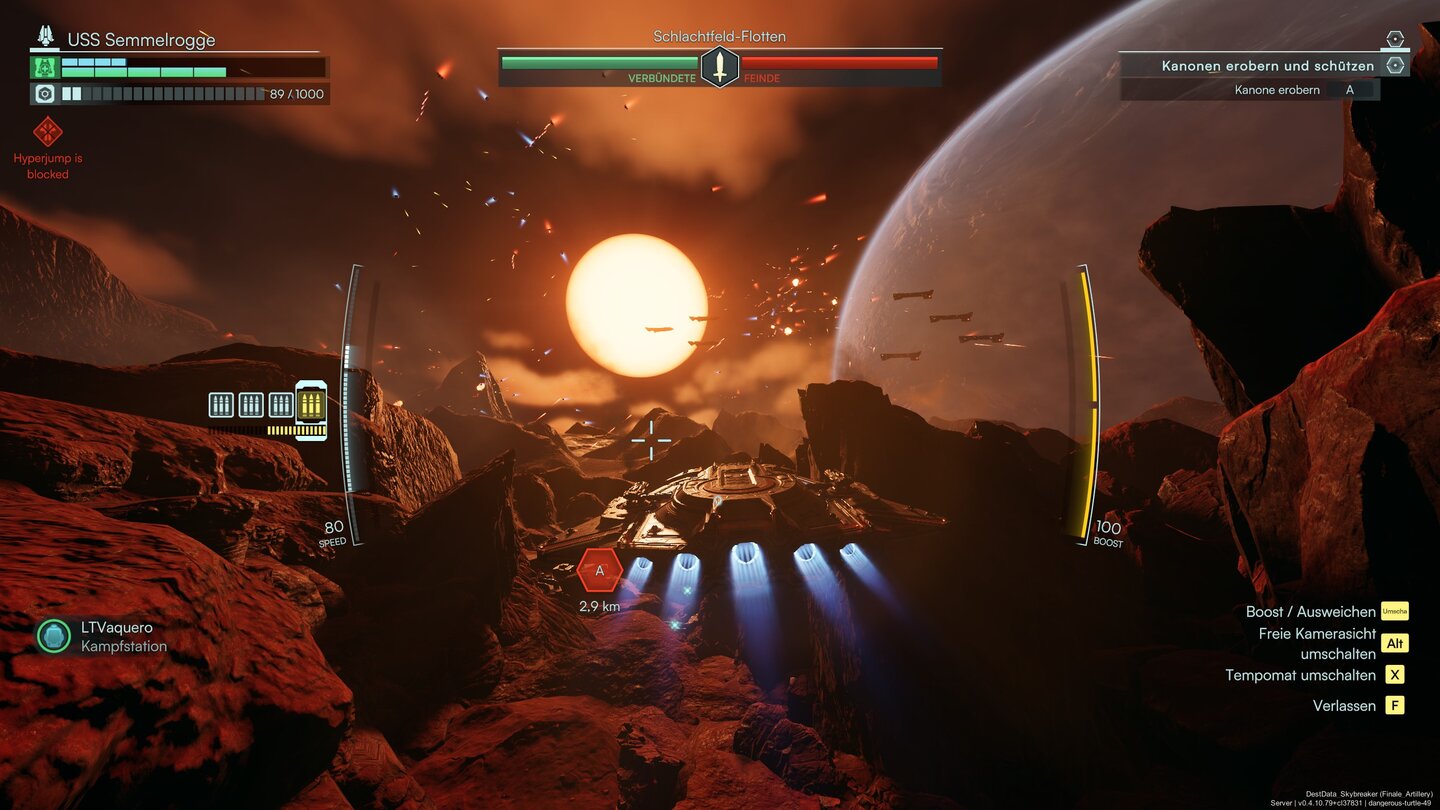Click the hexagon icon beside the objective title

(1395, 65)
